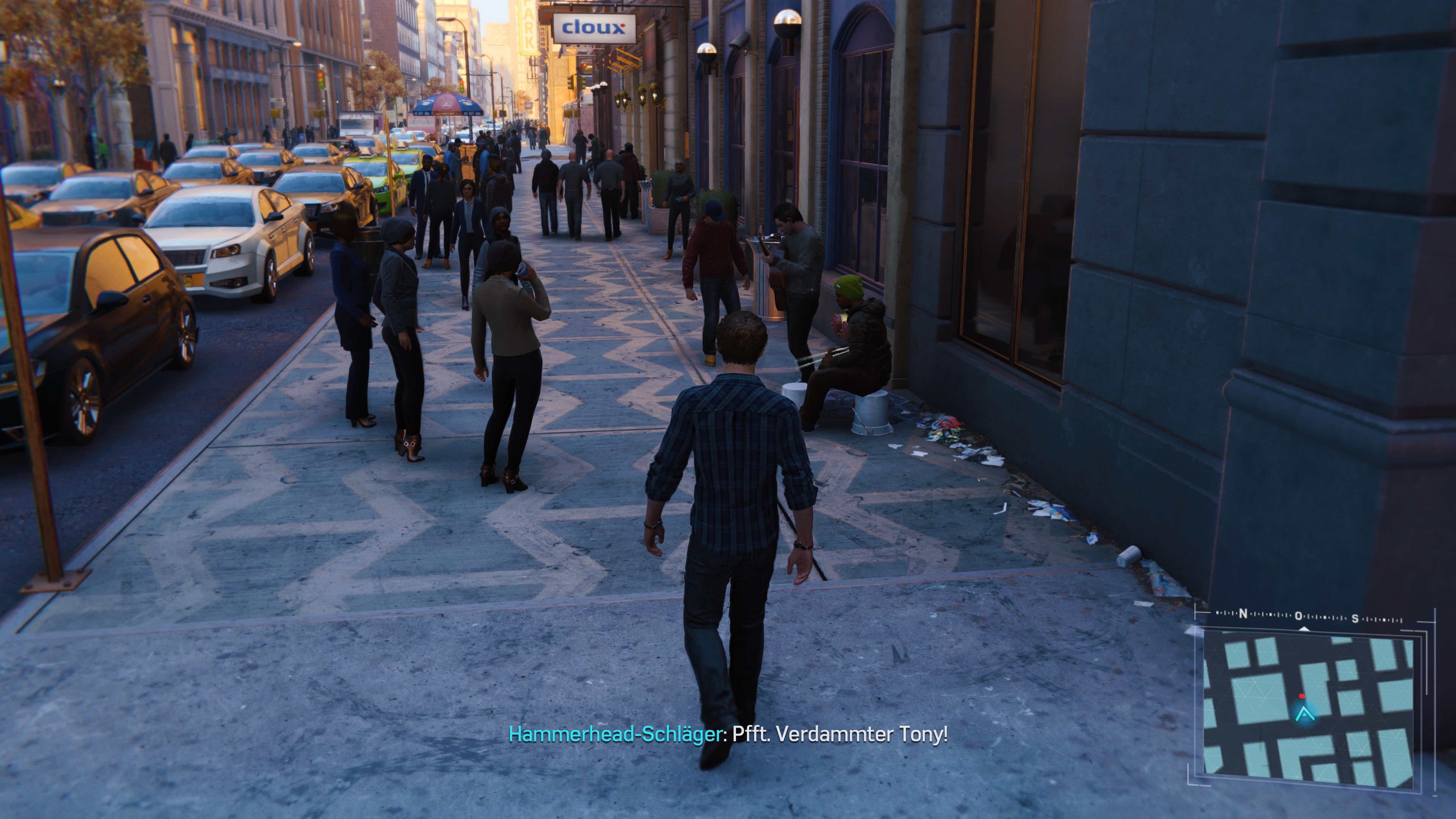The width and height of the screenshot is (1456, 819).
Task: Click the N marker on the compass
Action: pos(1244,614)
